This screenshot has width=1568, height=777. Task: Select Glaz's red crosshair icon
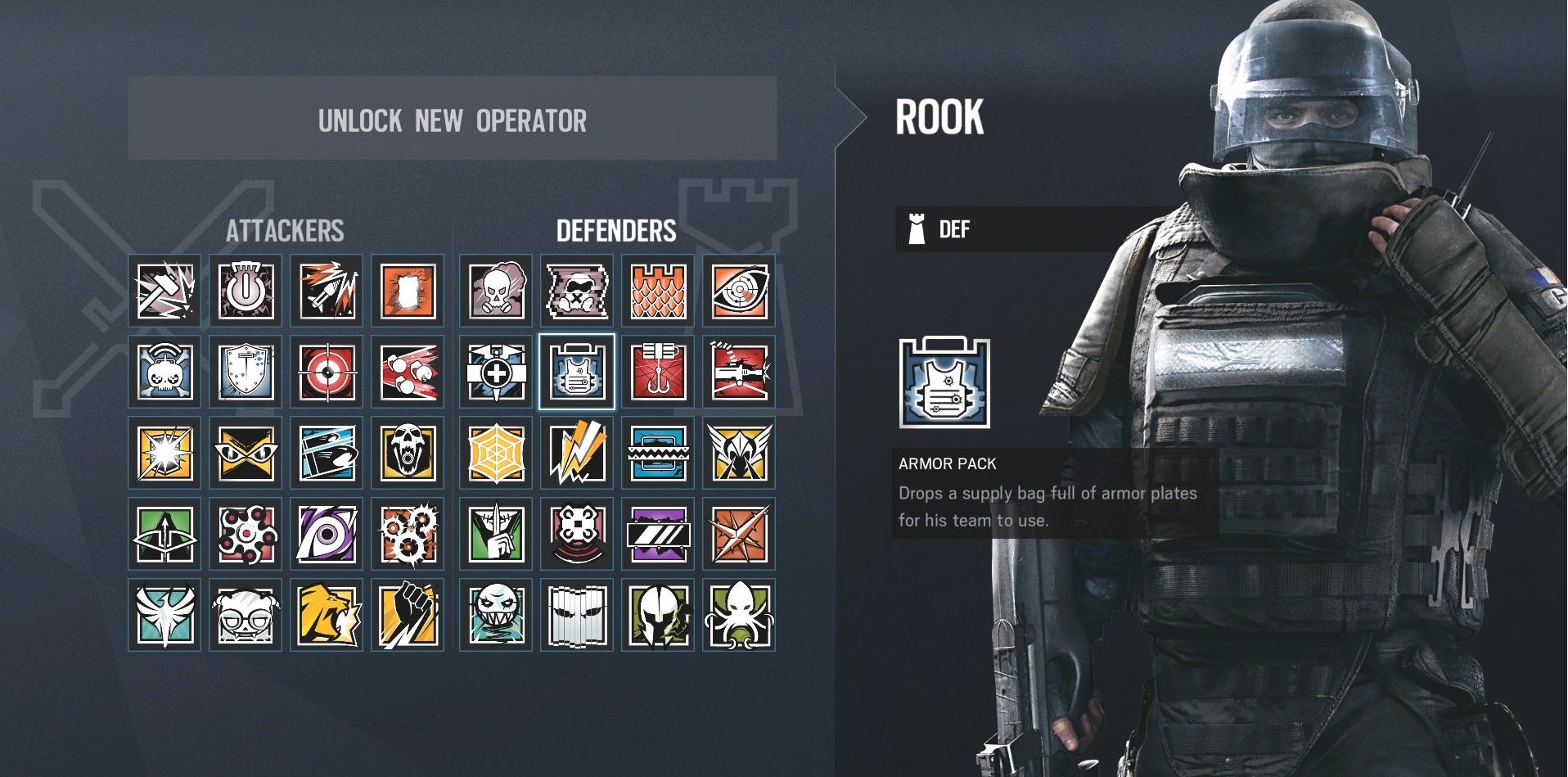(327, 373)
